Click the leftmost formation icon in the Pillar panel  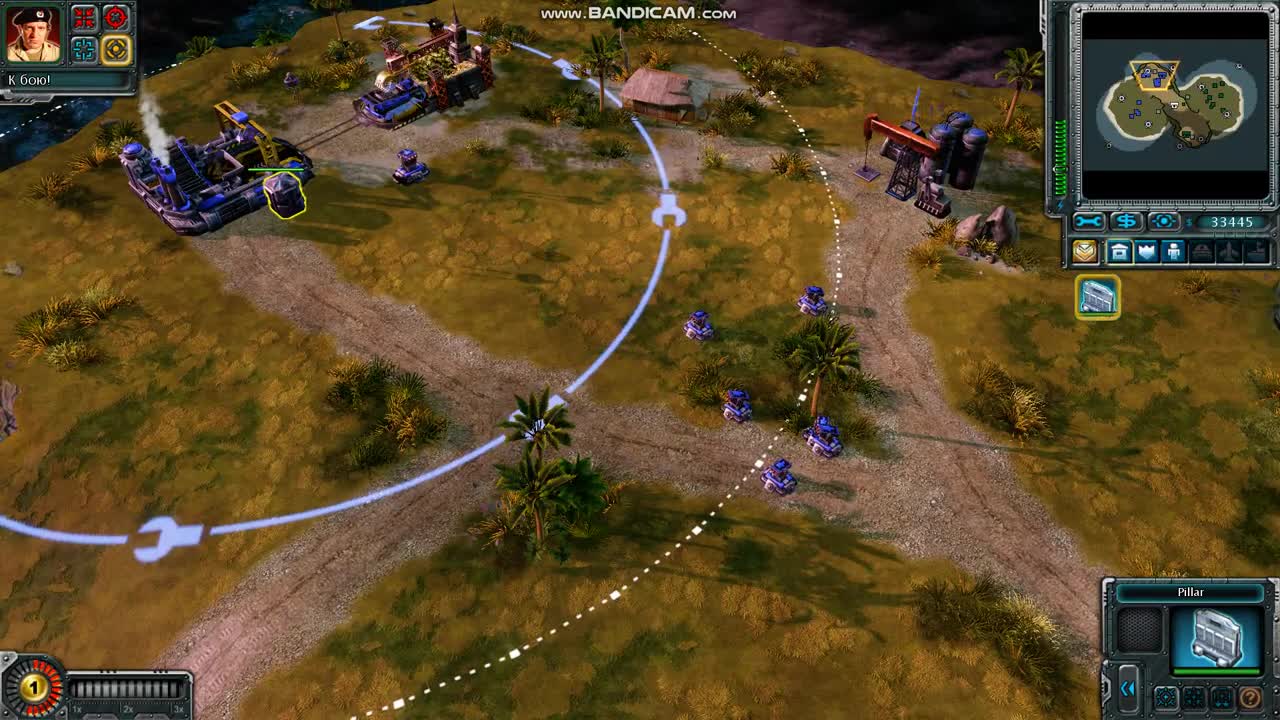point(1166,697)
